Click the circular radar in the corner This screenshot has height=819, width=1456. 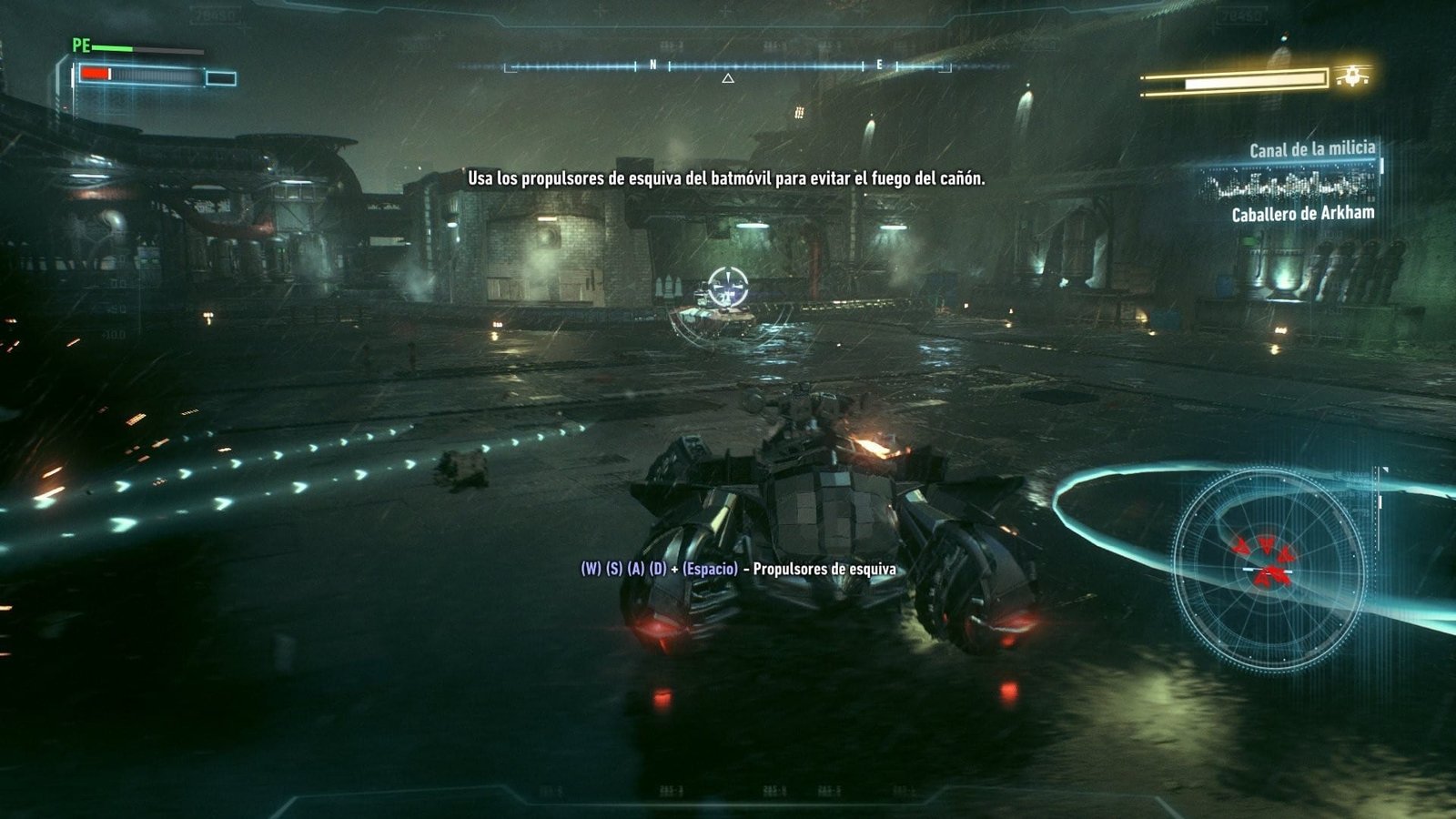point(1267,569)
